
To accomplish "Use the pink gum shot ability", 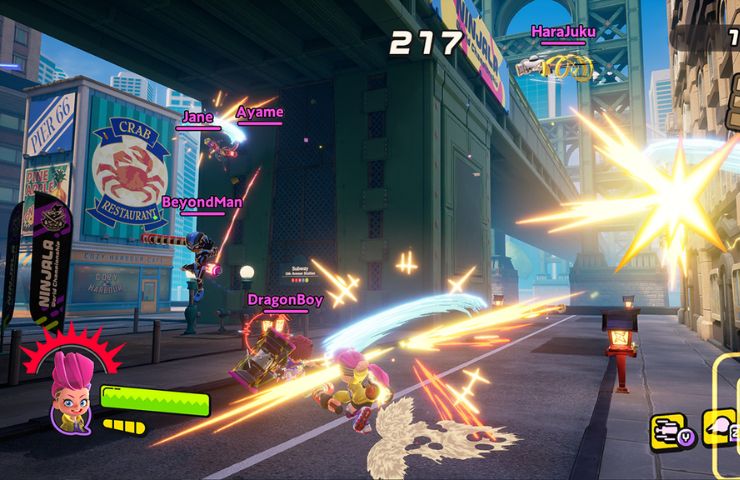I will pos(720,428).
